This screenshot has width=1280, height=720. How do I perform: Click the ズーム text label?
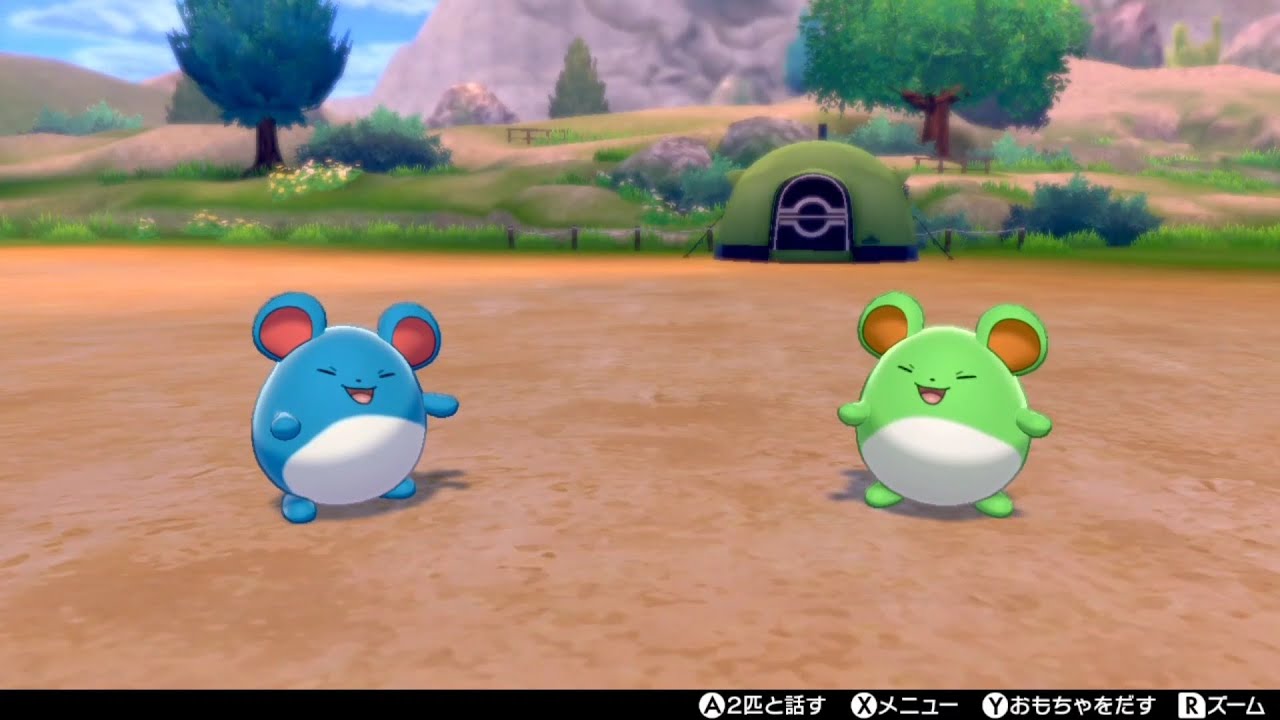pos(1236,703)
